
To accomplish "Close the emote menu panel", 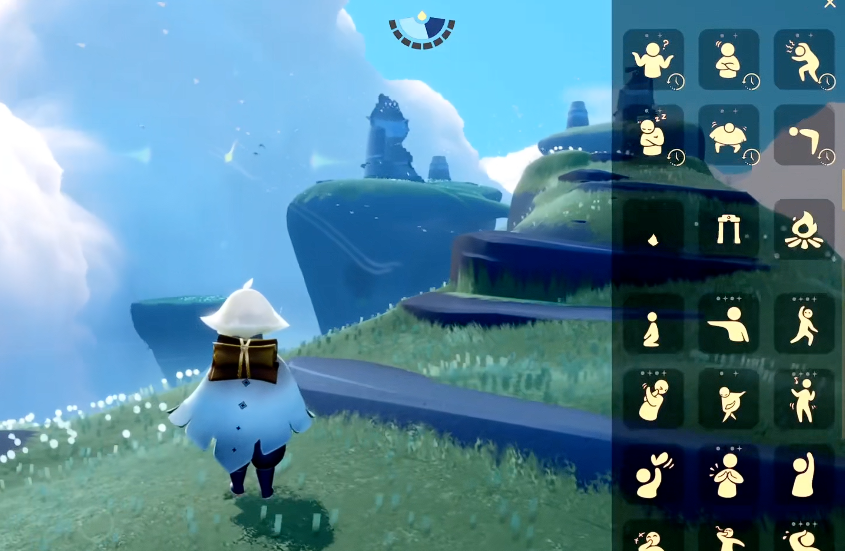I will [x=829, y=5].
